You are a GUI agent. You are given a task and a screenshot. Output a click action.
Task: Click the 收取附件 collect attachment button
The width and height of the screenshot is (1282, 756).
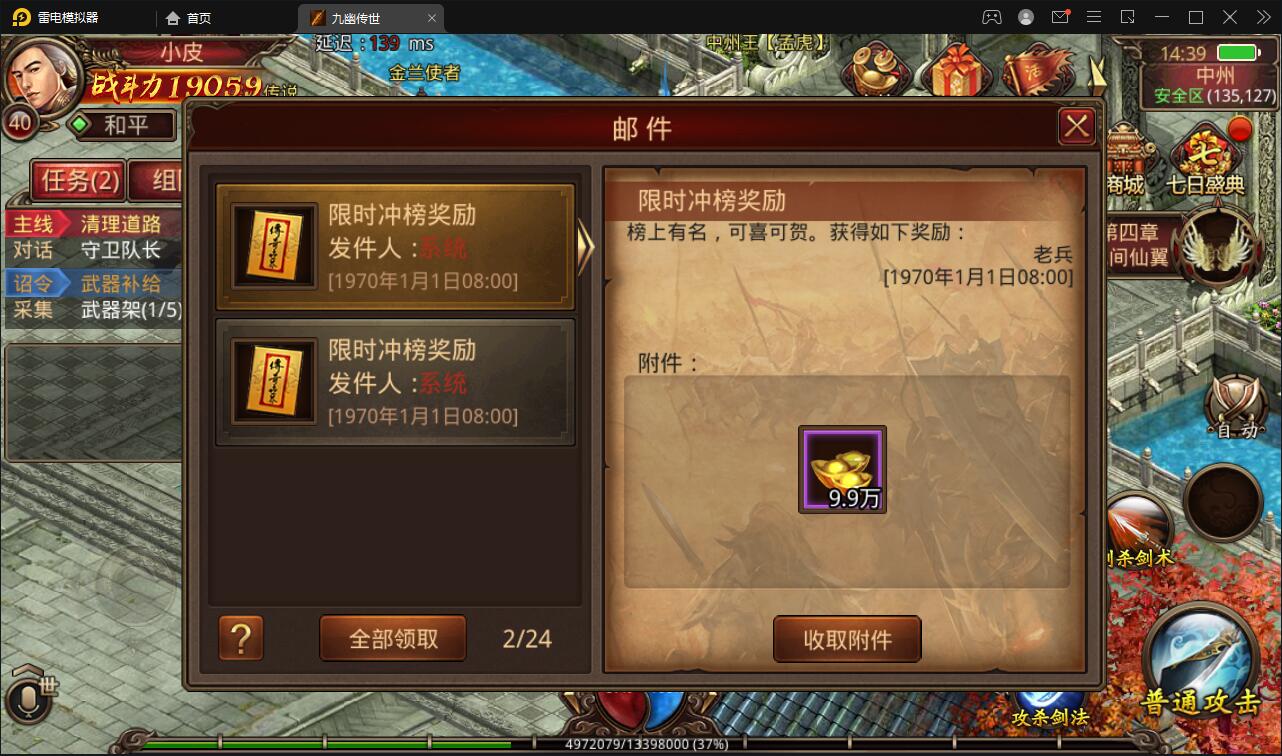[847, 638]
